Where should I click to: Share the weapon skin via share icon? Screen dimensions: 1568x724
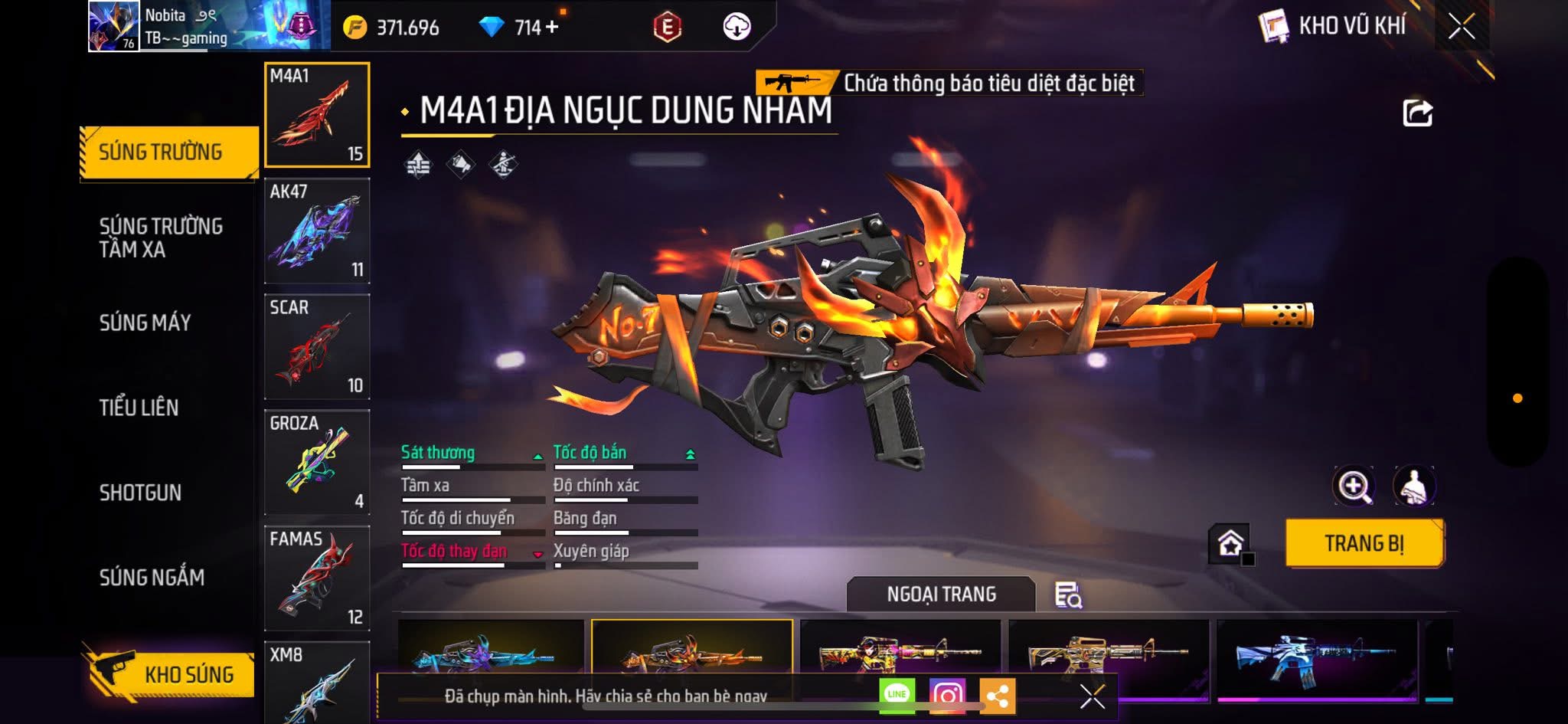pyautogui.click(x=1417, y=113)
